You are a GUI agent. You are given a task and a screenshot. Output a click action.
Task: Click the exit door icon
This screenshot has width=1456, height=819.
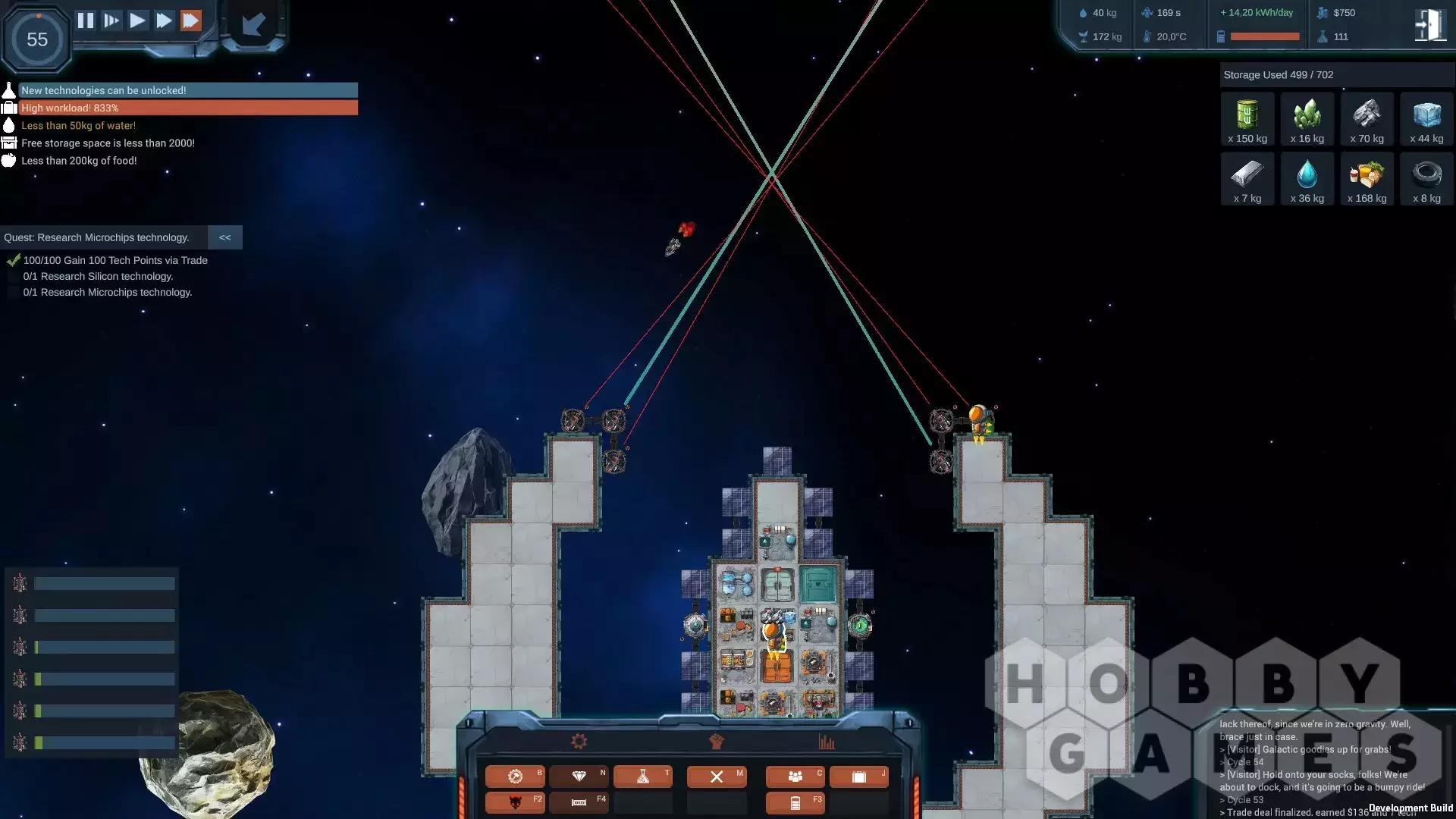[1429, 25]
